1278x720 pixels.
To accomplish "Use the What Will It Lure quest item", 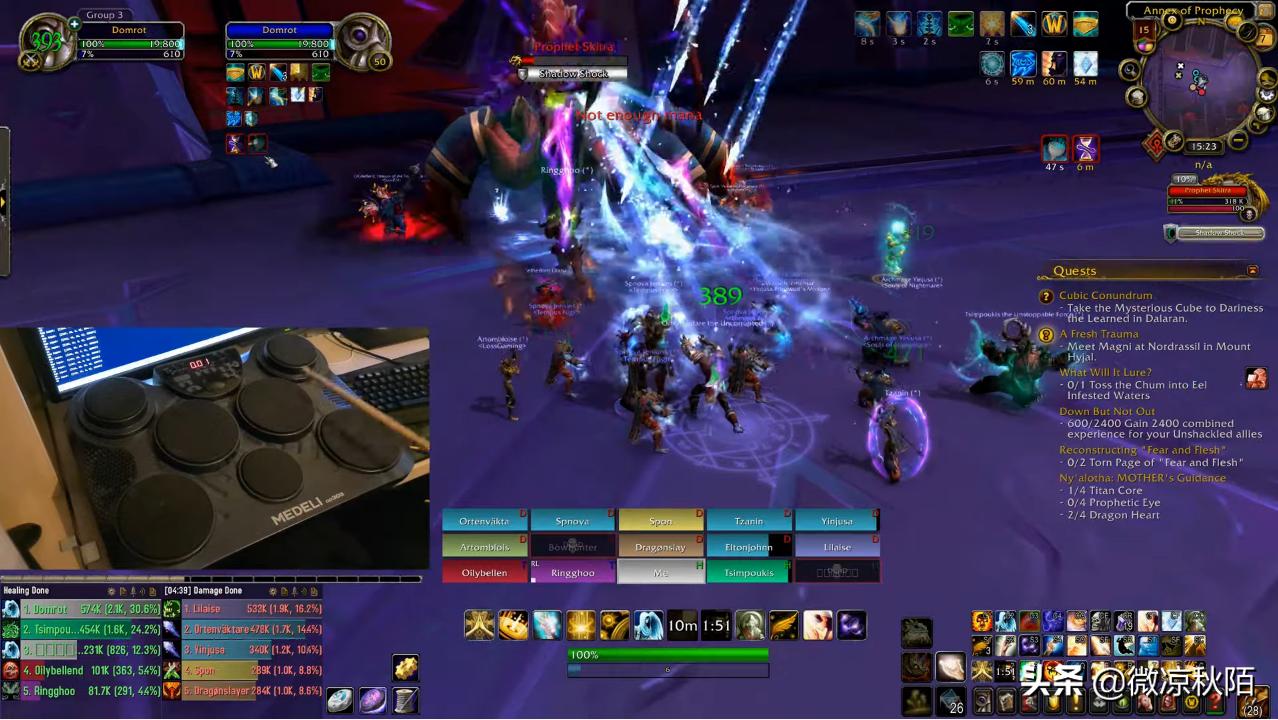I will click(1256, 378).
